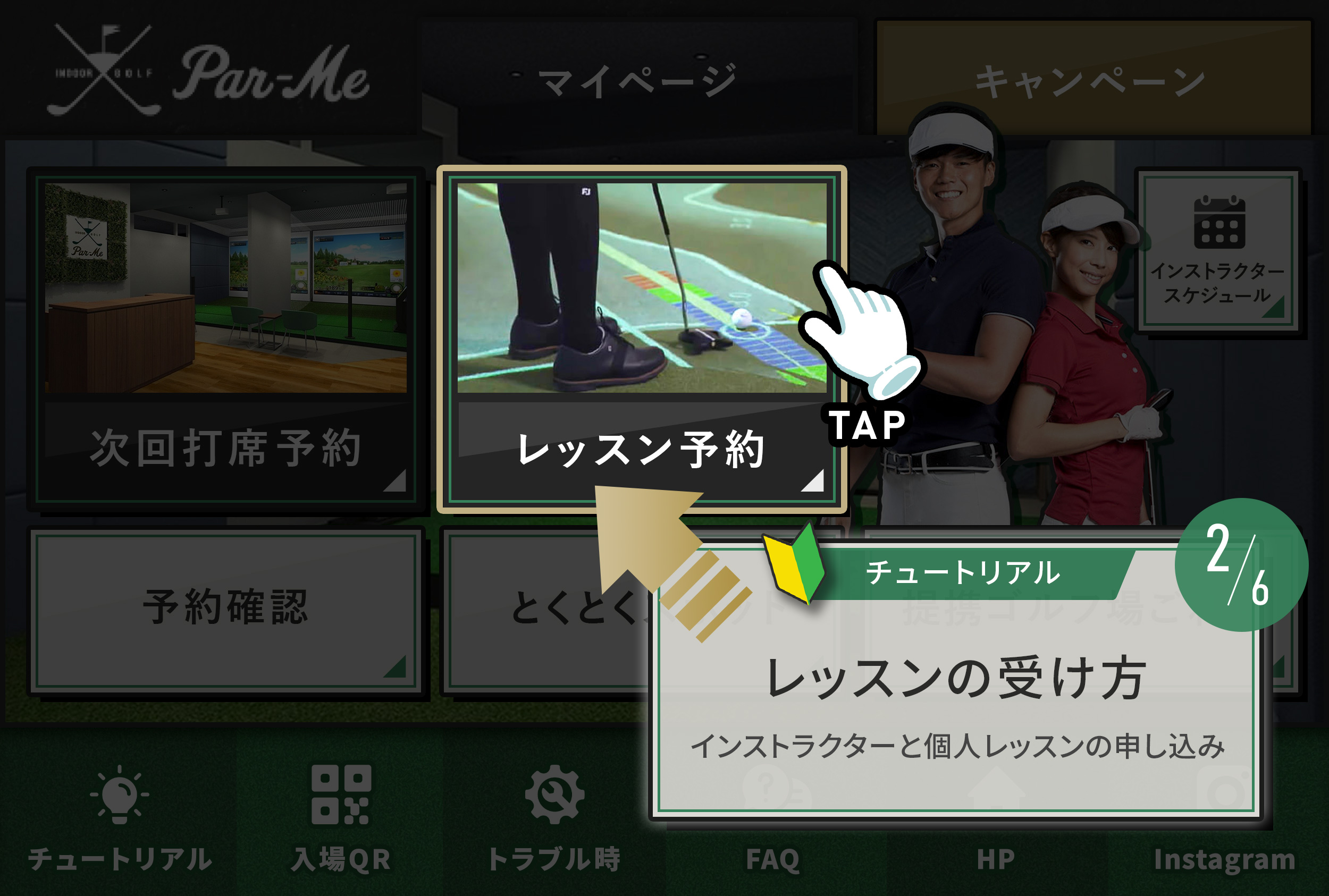The height and width of the screenshot is (896, 1329).
Task: Open the チュートリアル lightbulb item
Action: tap(120, 815)
